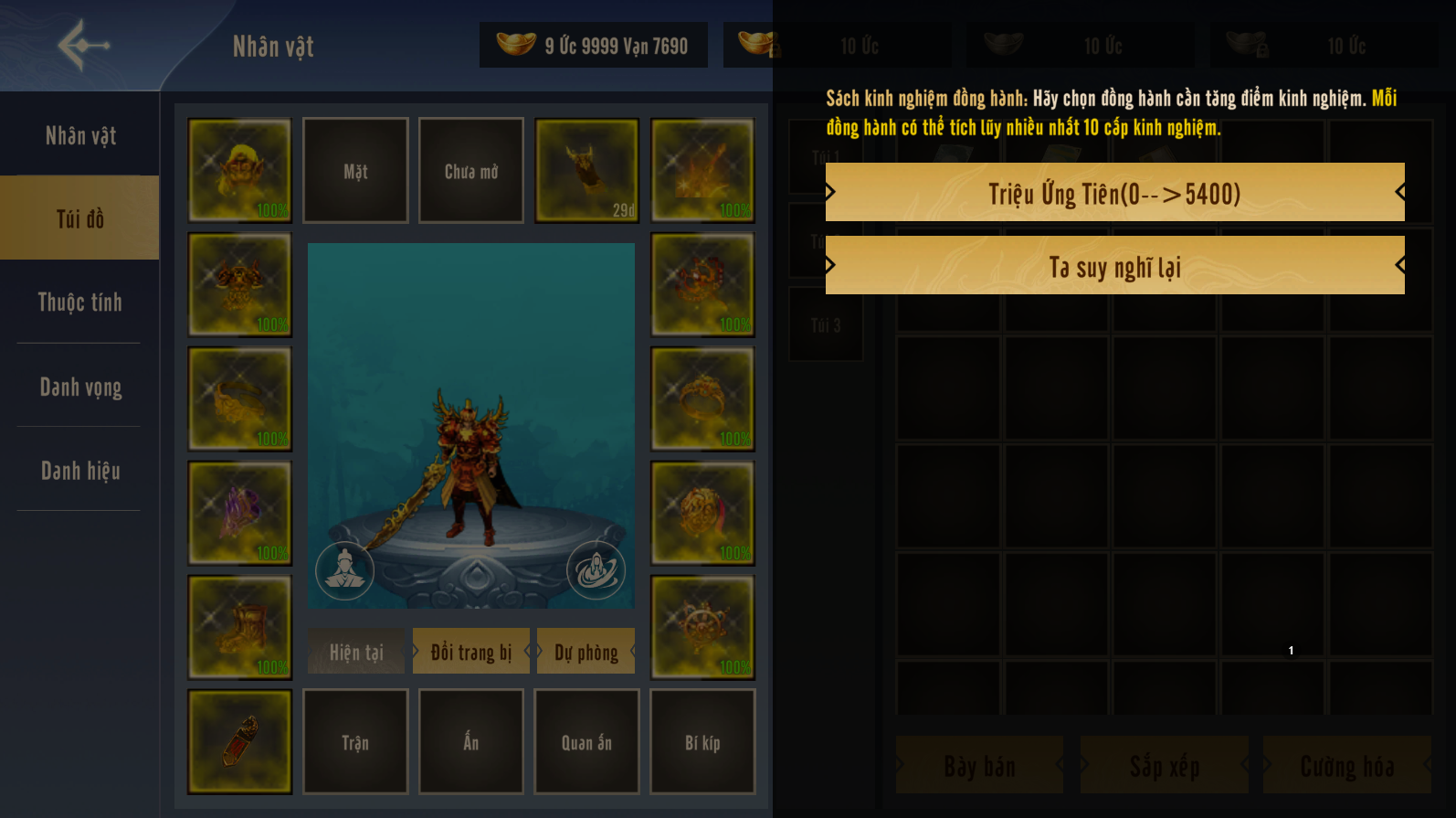Go back with the arrow button
This screenshot has width=1456, height=818.
[83, 44]
